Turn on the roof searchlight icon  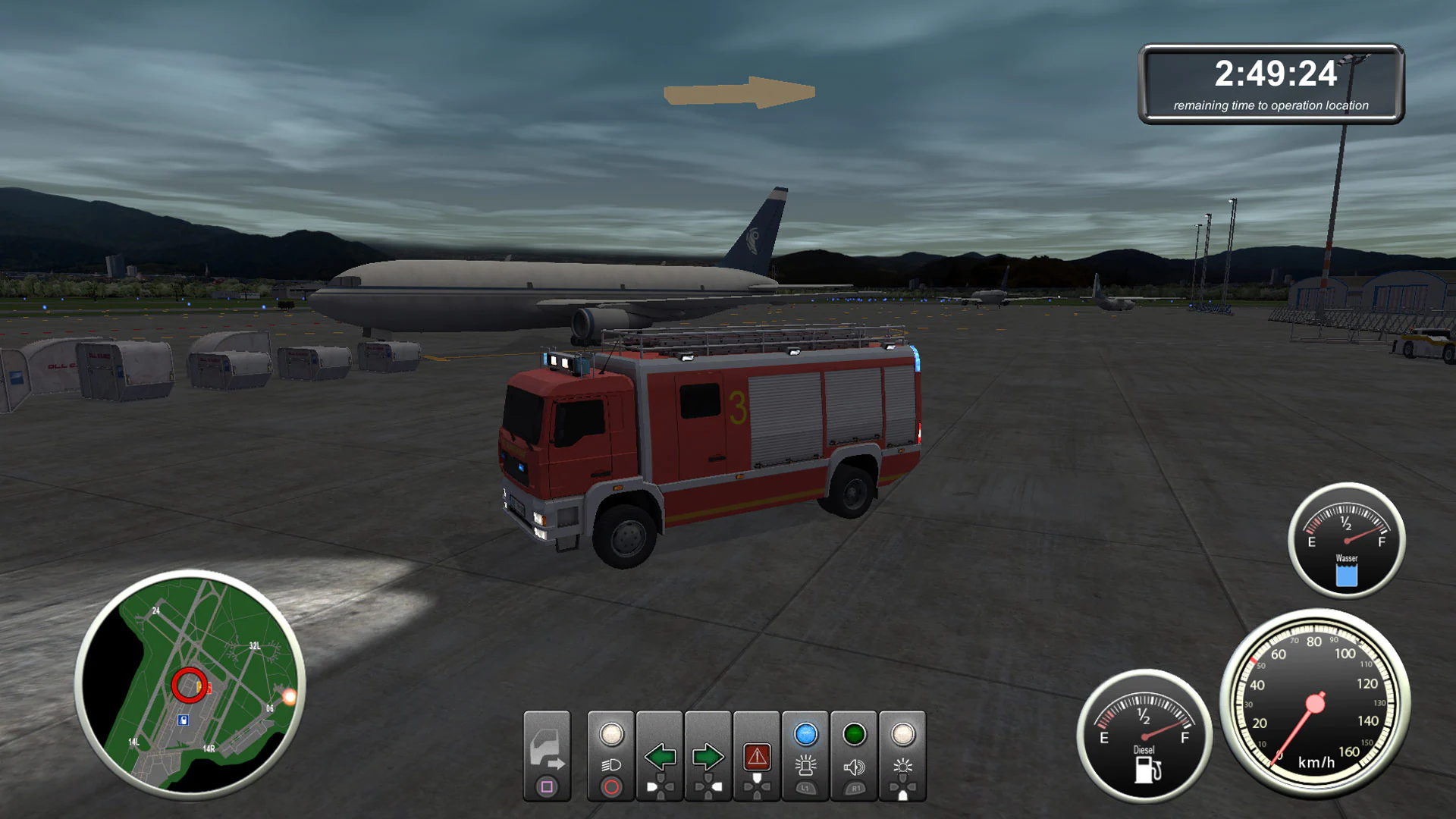click(x=902, y=755)
